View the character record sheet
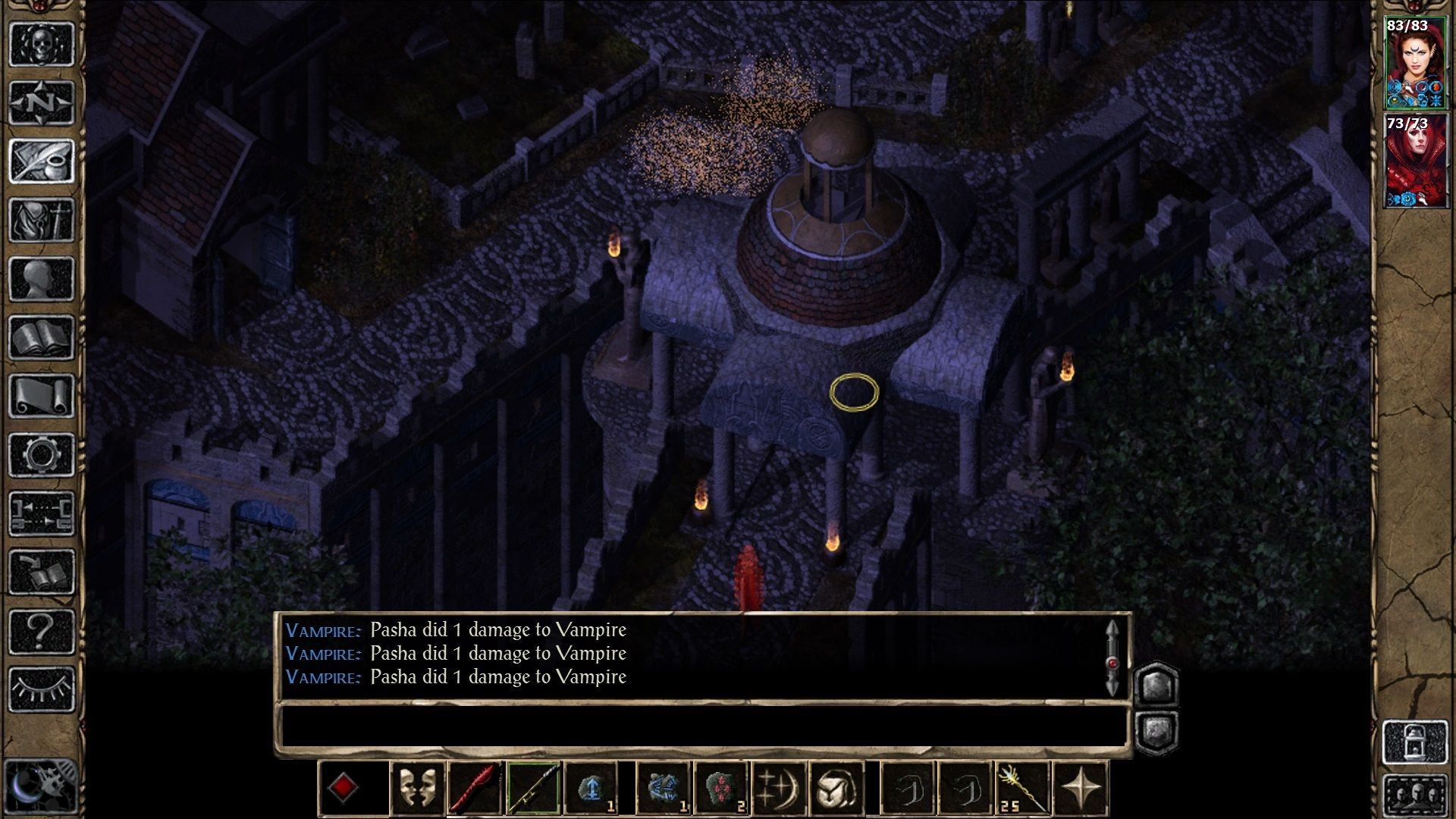The height and width of the screenshot is (819, 1456). (42, 277)
